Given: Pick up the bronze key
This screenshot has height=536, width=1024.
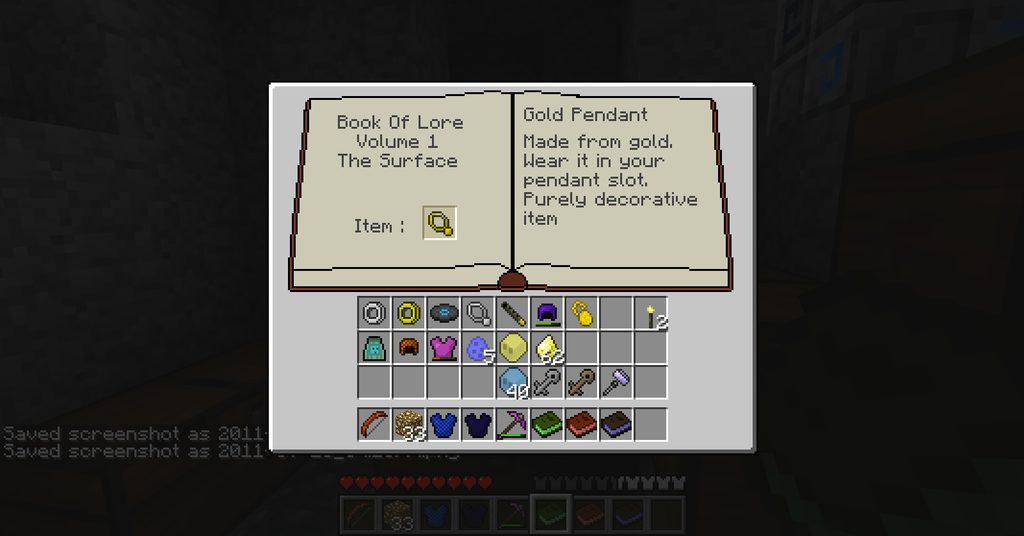Looking at the screenshot, I should point(581,382).
